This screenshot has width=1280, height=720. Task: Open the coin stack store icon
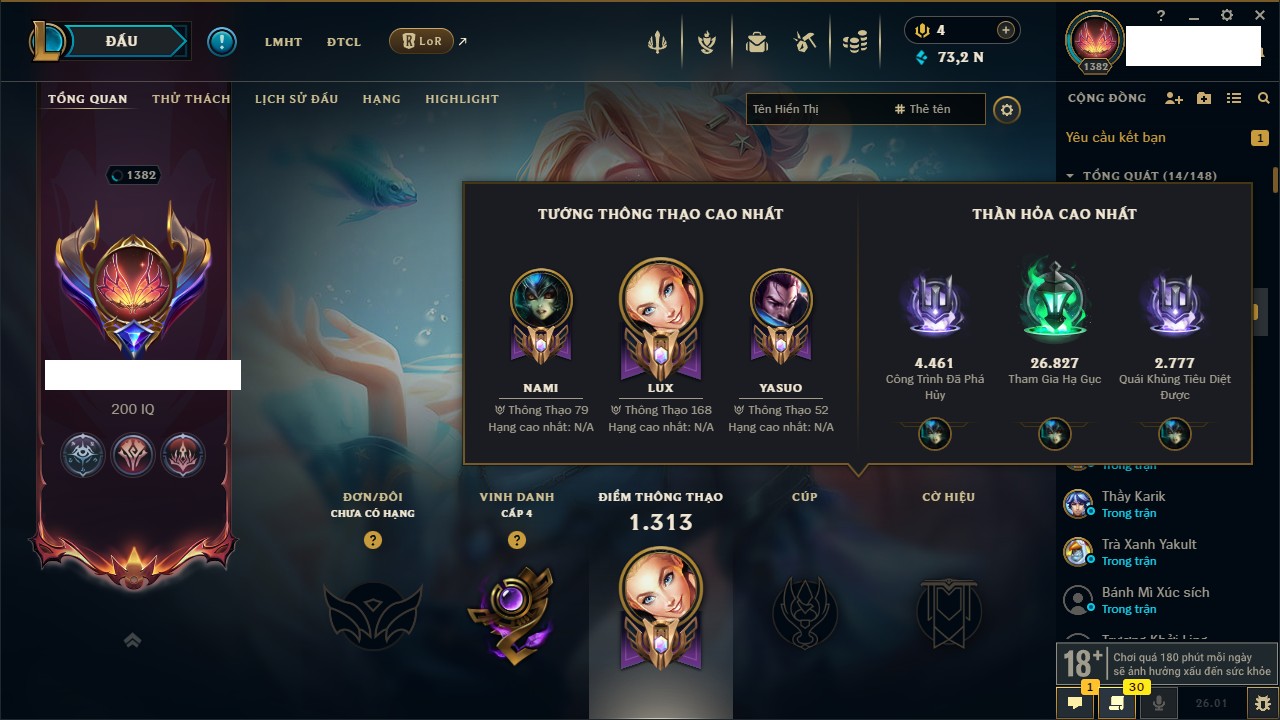854,43
